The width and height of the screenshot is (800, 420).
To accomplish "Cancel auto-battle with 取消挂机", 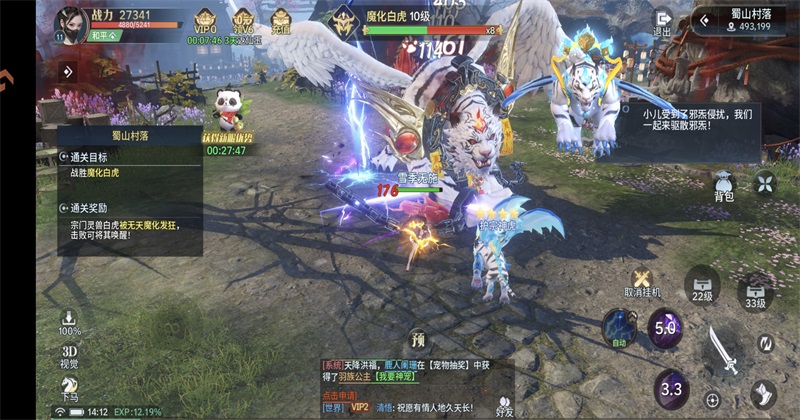I will 641,282.
